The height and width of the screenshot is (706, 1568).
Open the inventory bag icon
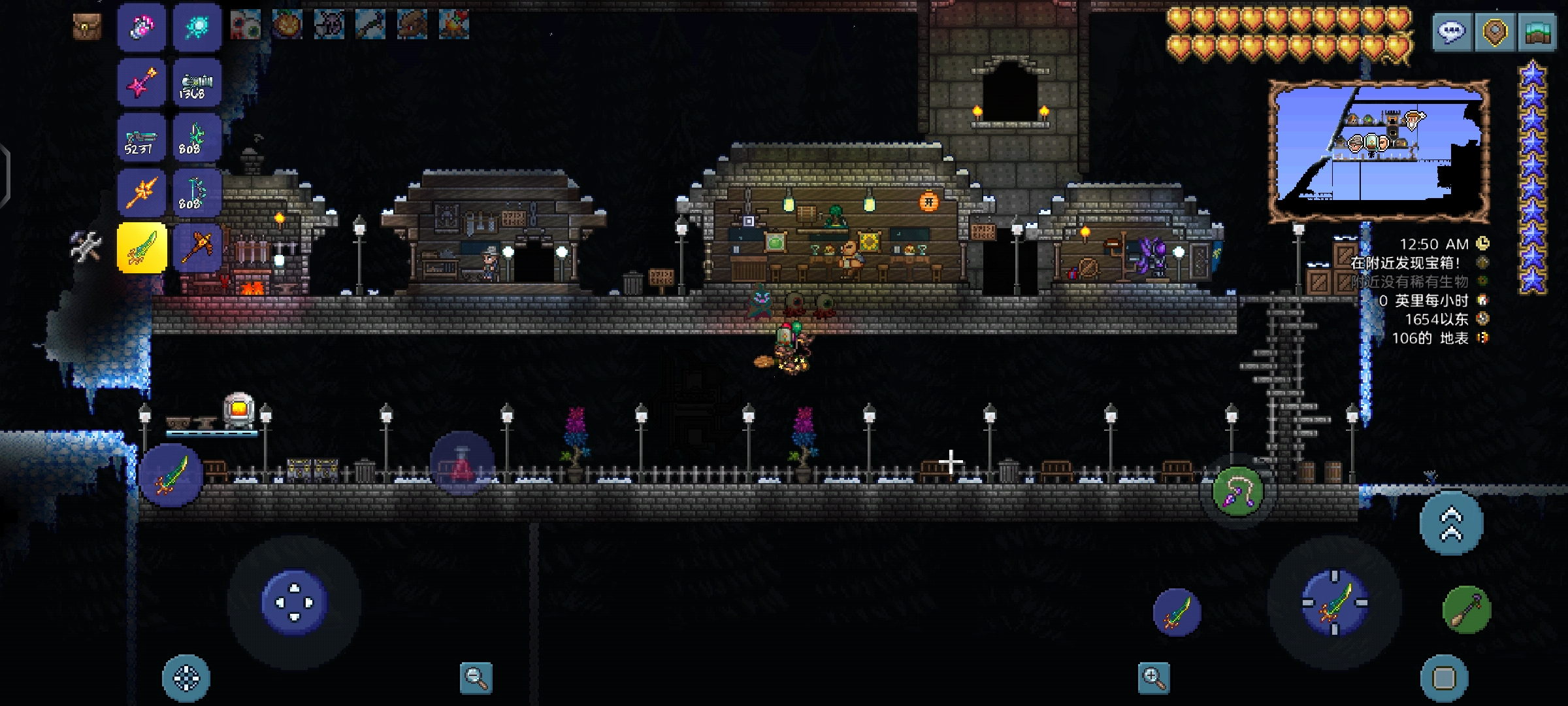coord(87,27)
